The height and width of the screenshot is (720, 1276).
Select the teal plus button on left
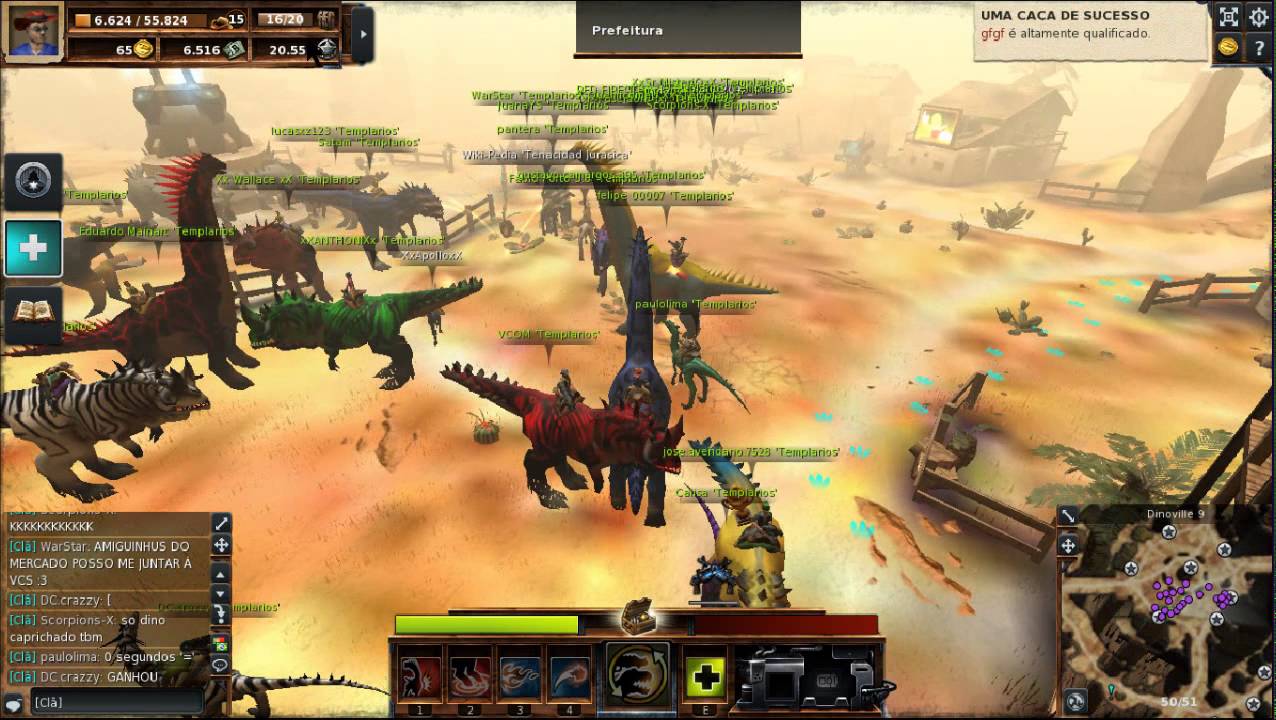click(x=34, y=248)
